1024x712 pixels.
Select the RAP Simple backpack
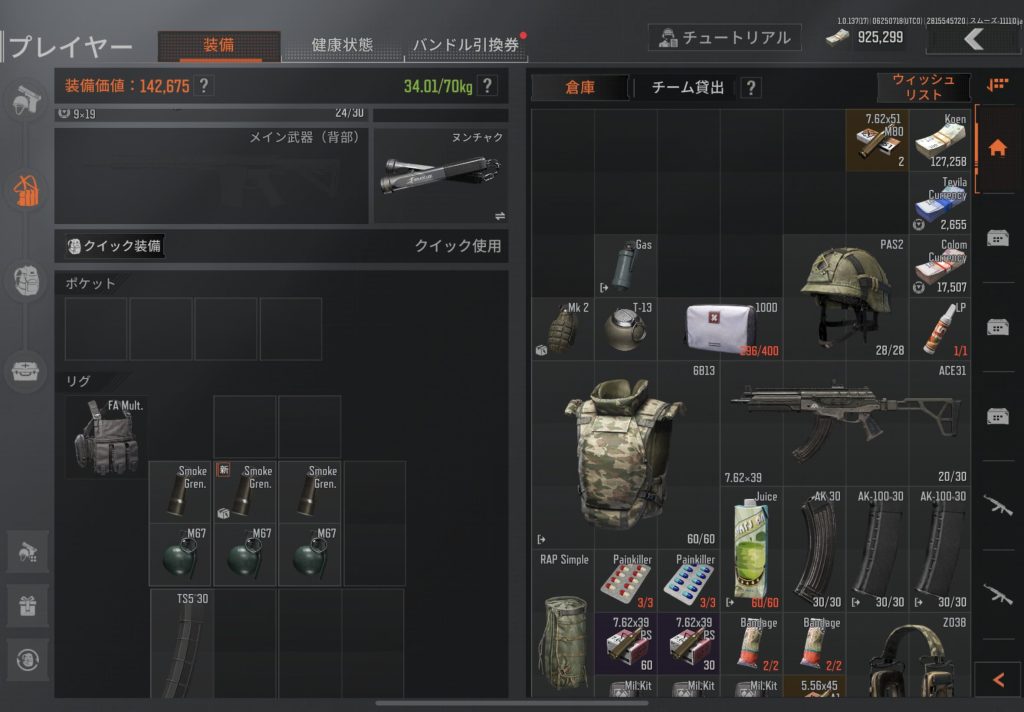(563, 622)
